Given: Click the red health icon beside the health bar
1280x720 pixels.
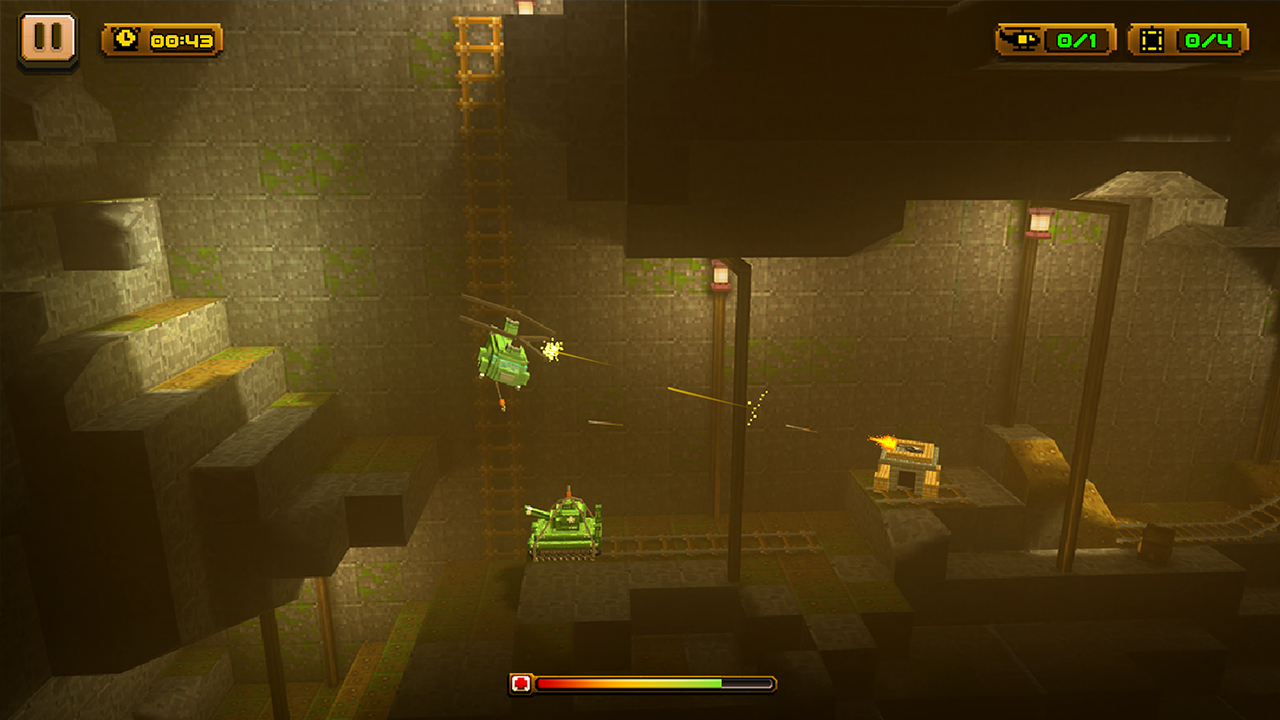Looking at the screenshot, I should point(523,684).
